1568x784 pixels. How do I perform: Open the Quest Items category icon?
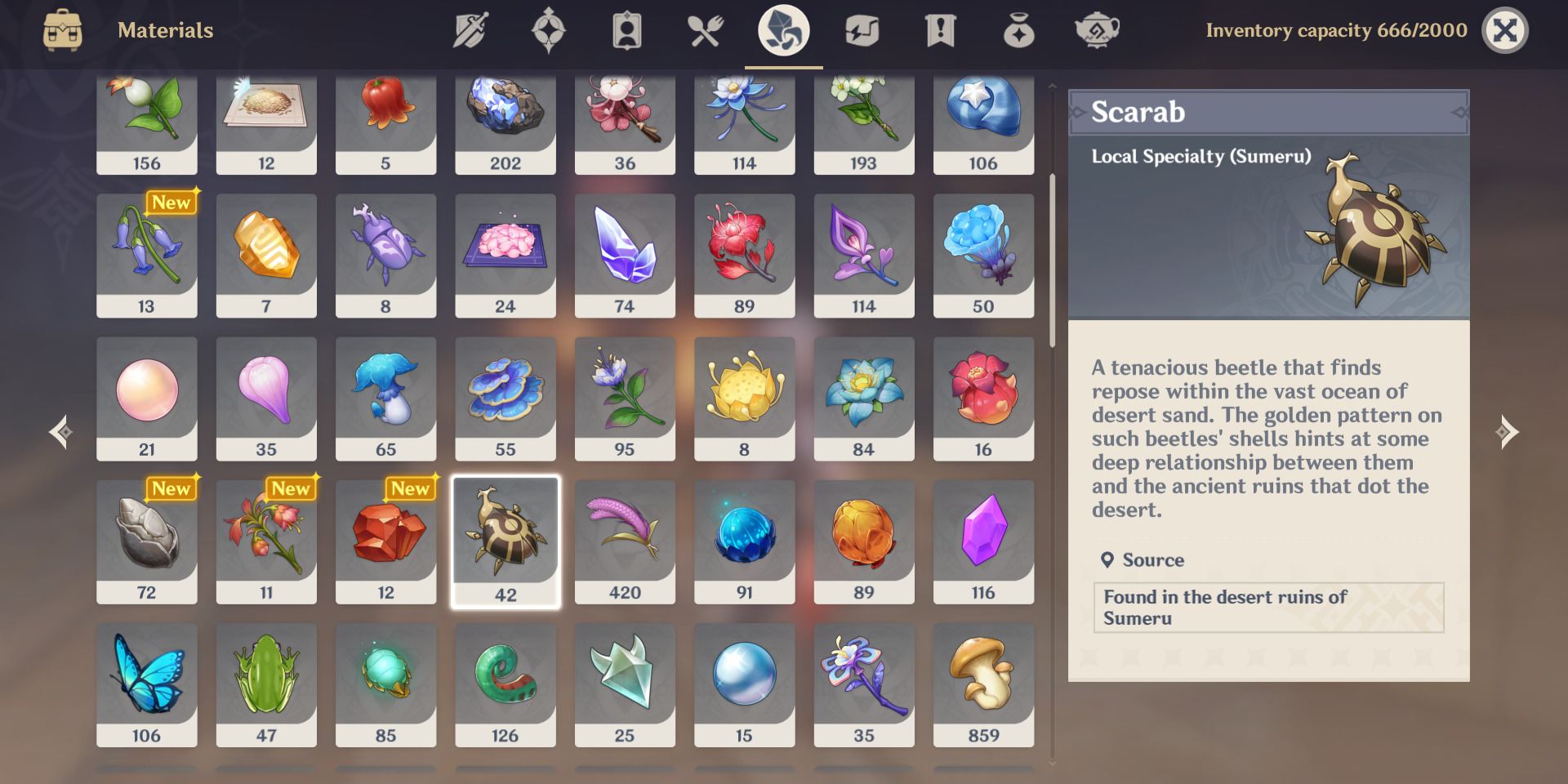coord(942,30)
